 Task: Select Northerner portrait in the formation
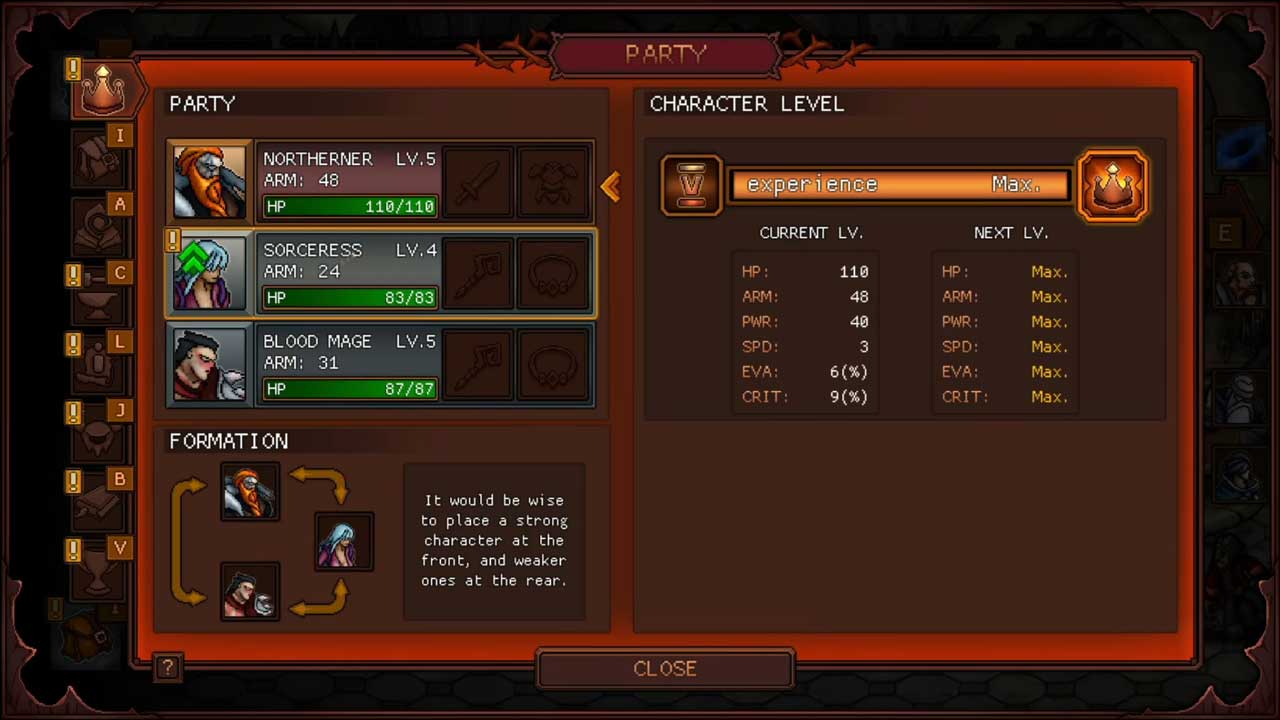click(x=250, y=491)
